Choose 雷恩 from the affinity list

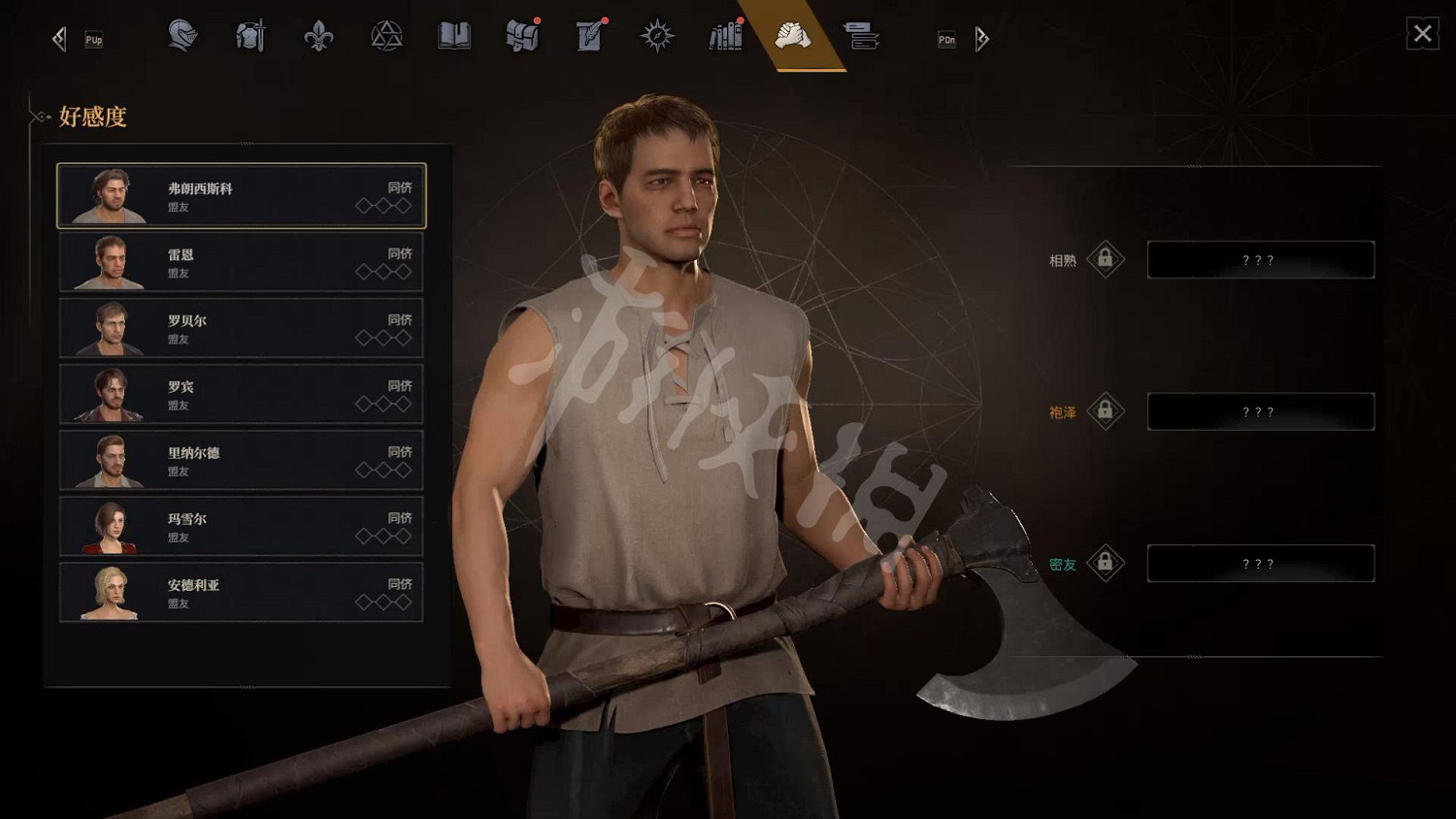pos(242,262)
